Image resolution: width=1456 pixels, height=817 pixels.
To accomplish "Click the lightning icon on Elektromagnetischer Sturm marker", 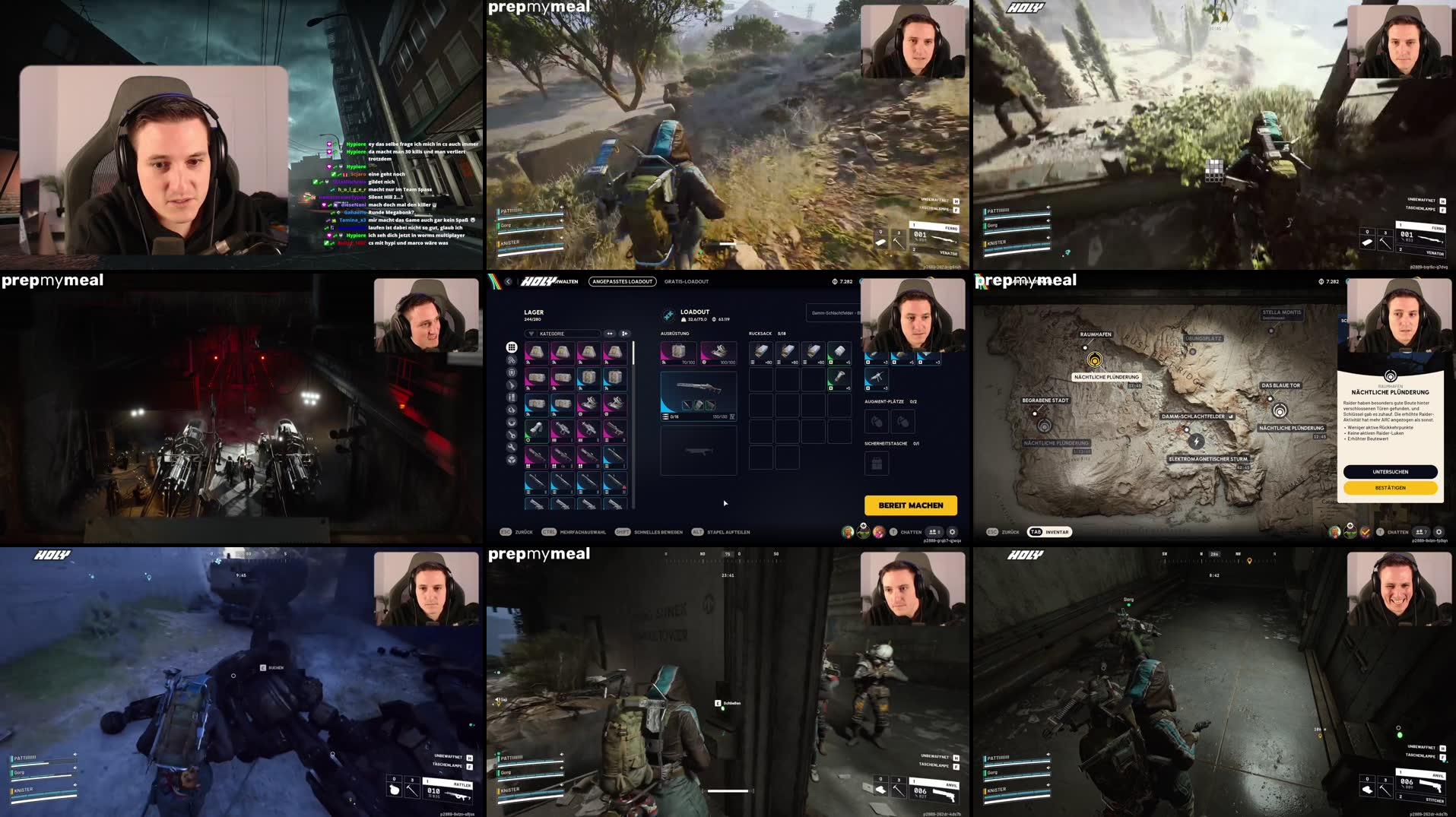I will [x=1197, y=442].
